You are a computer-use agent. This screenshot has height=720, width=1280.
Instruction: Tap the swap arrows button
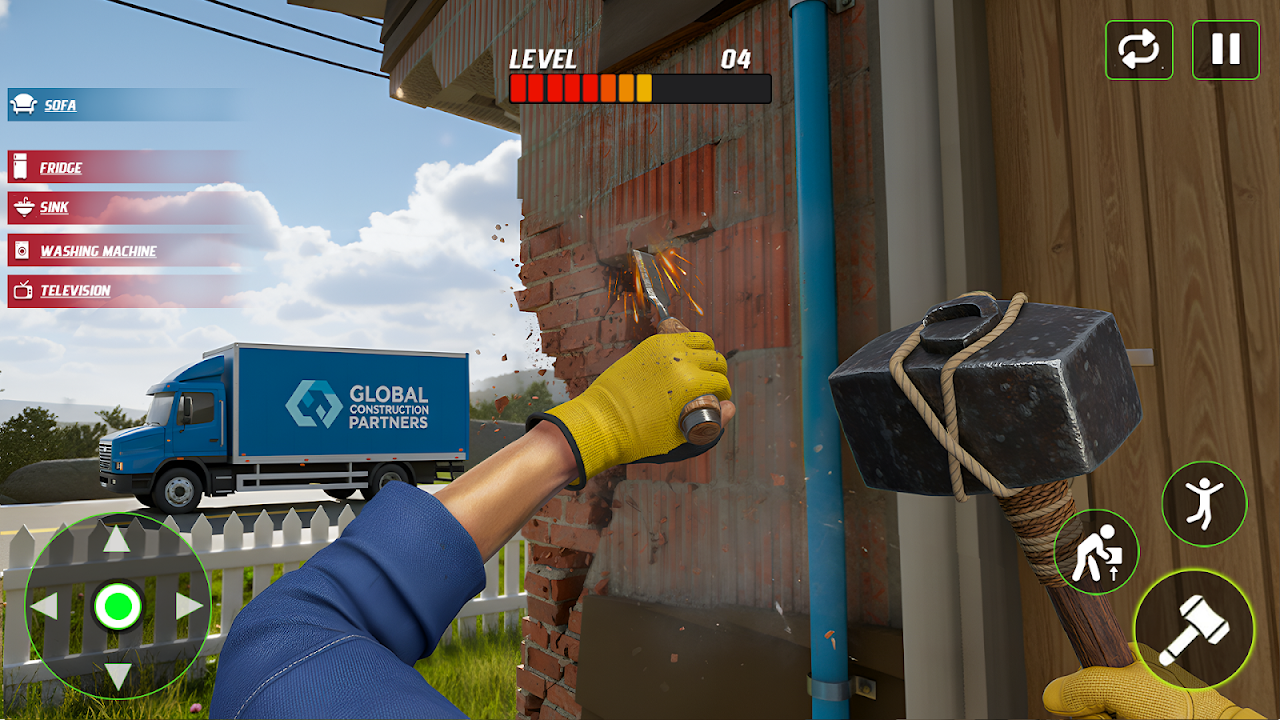tap(1139, 50)
